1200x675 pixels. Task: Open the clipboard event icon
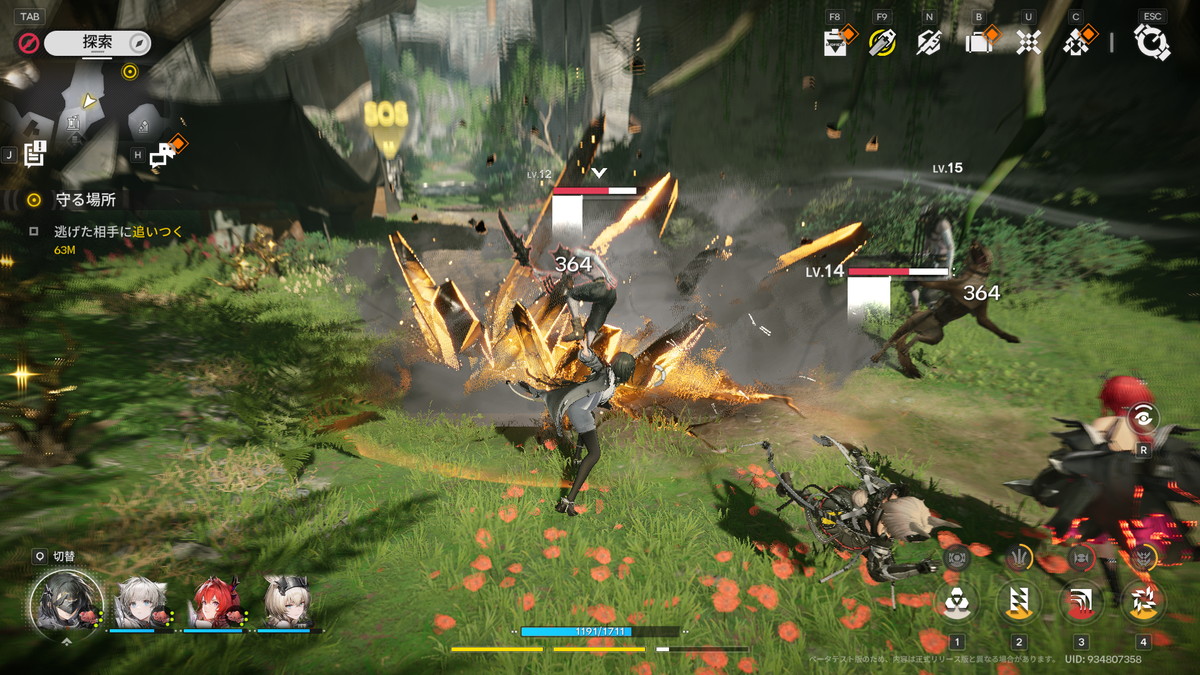coord(834,42)
